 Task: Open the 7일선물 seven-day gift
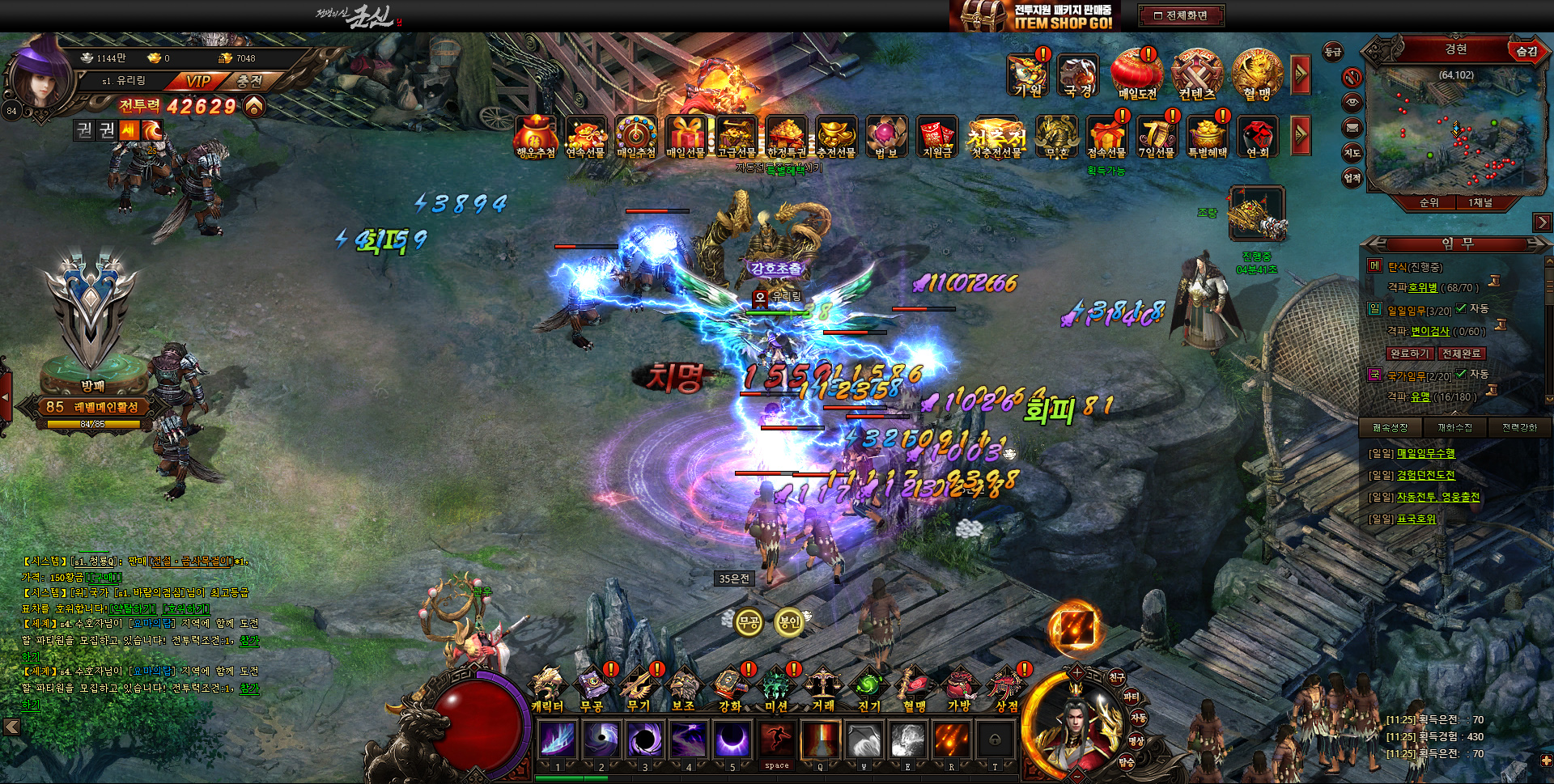(x=1157, y=136)
